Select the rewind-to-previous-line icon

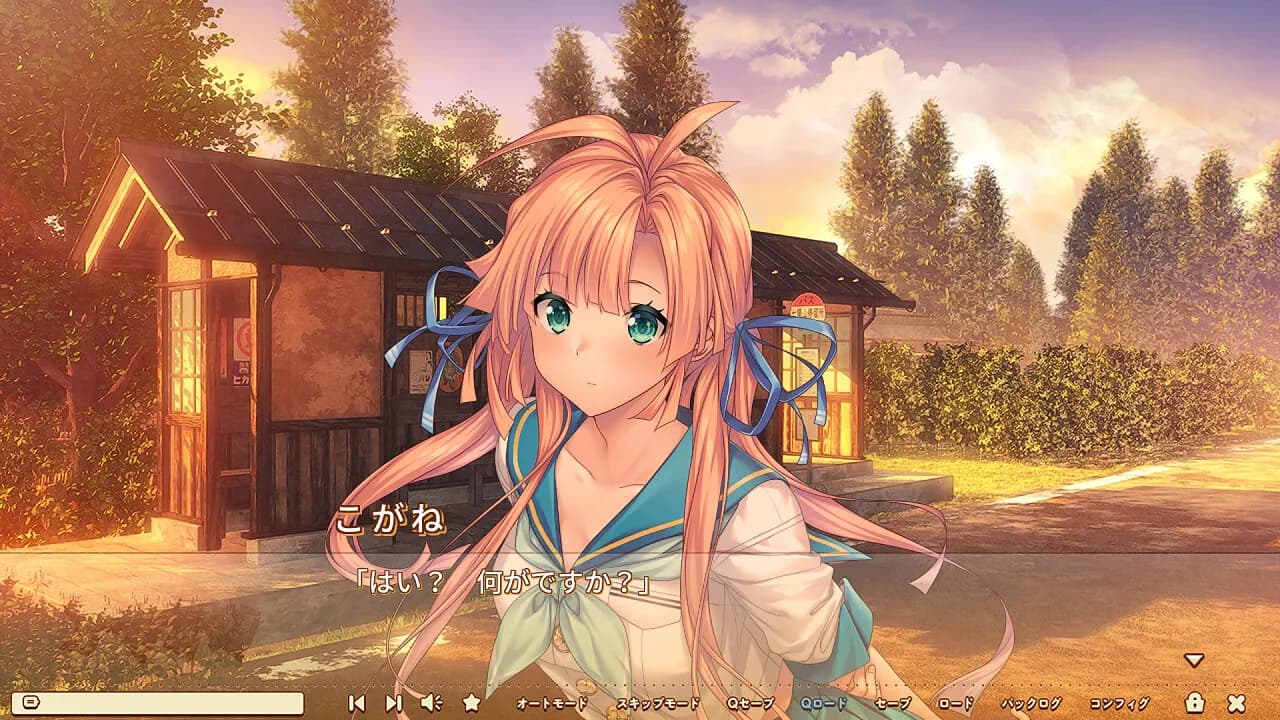coord(357,704)
